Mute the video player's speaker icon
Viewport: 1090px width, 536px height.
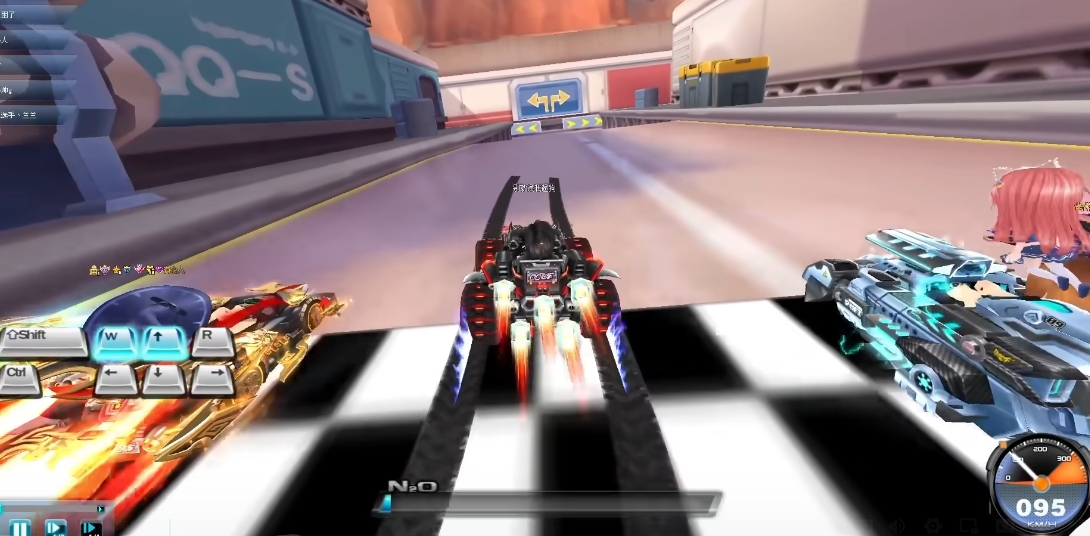[x=896, y=526]
